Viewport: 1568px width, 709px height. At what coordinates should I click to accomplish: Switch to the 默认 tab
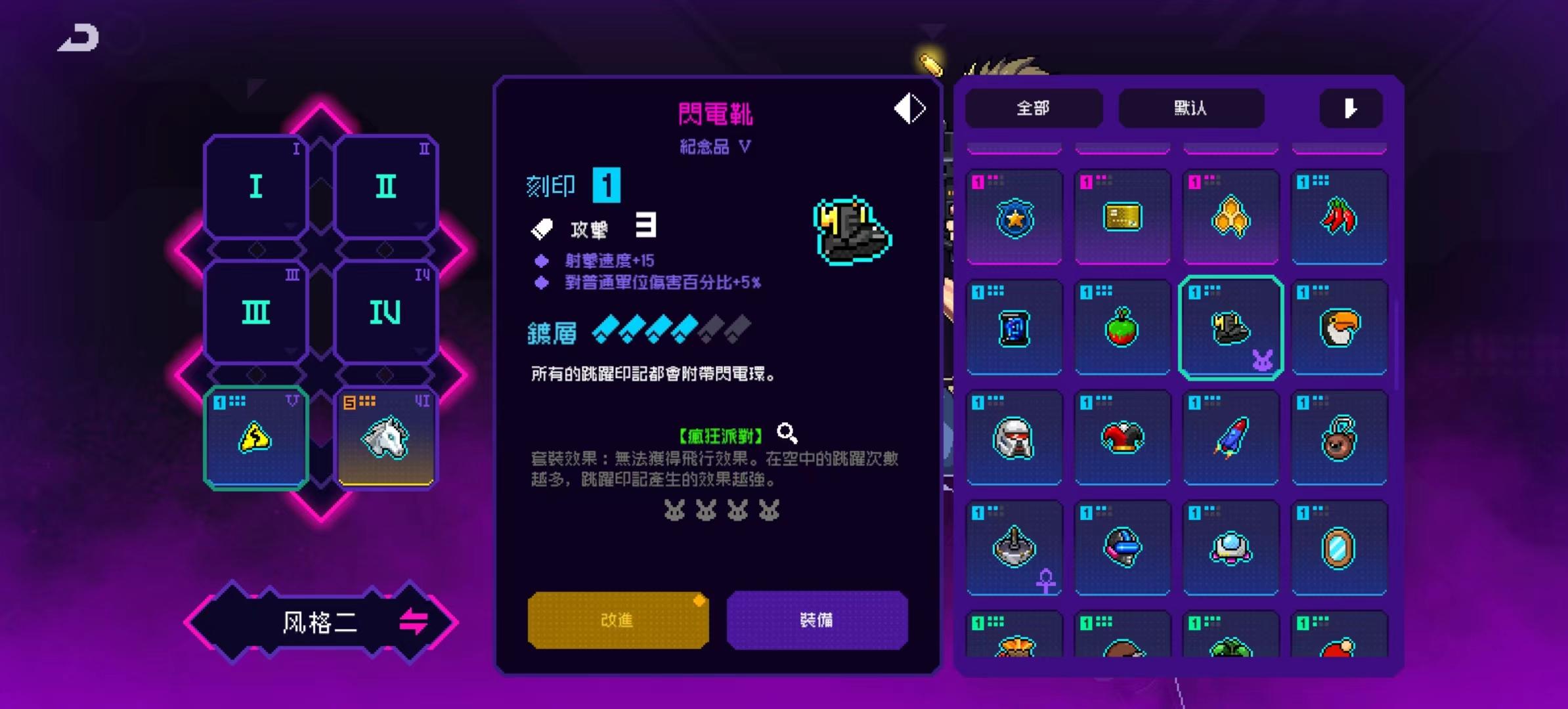(x=1192, y=108)
